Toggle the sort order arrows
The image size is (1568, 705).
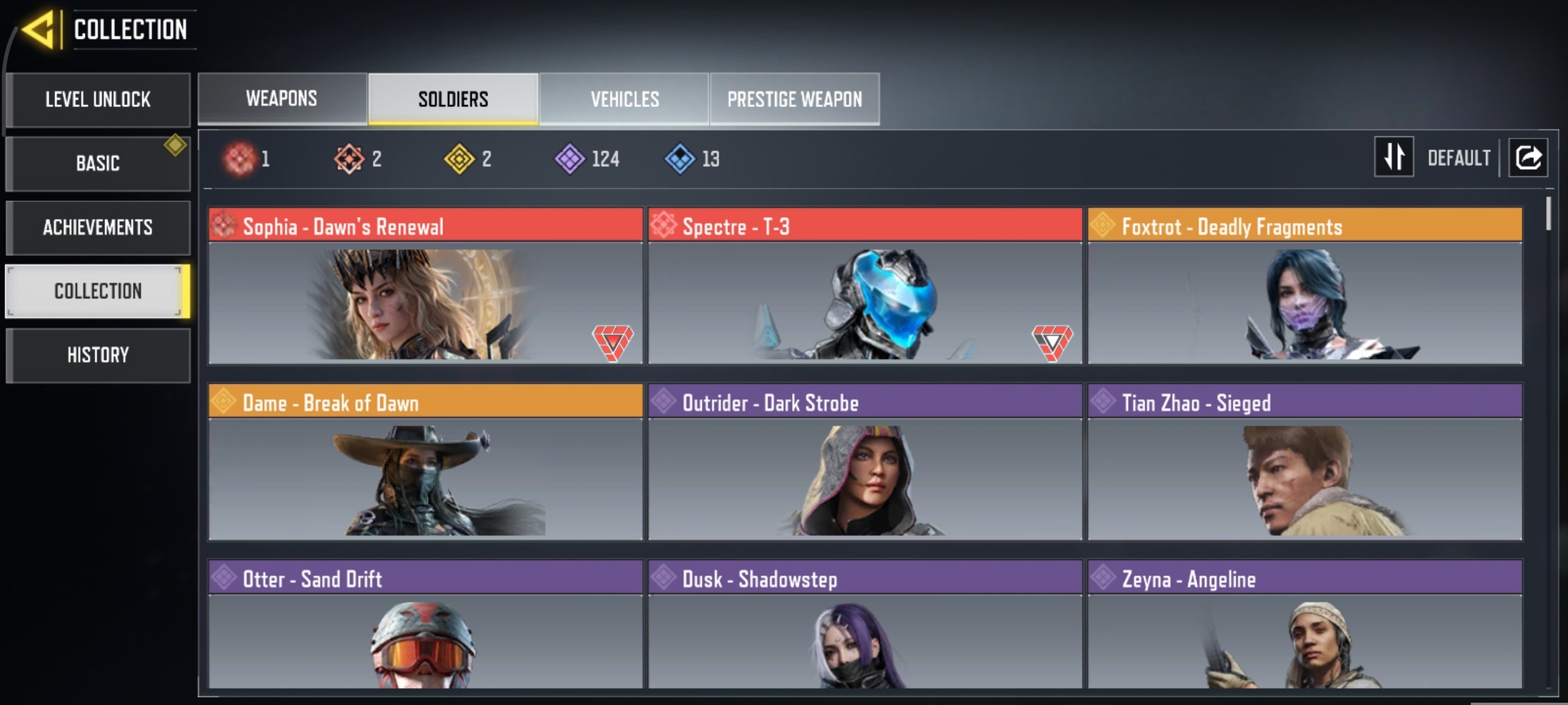click(1393, 157)
